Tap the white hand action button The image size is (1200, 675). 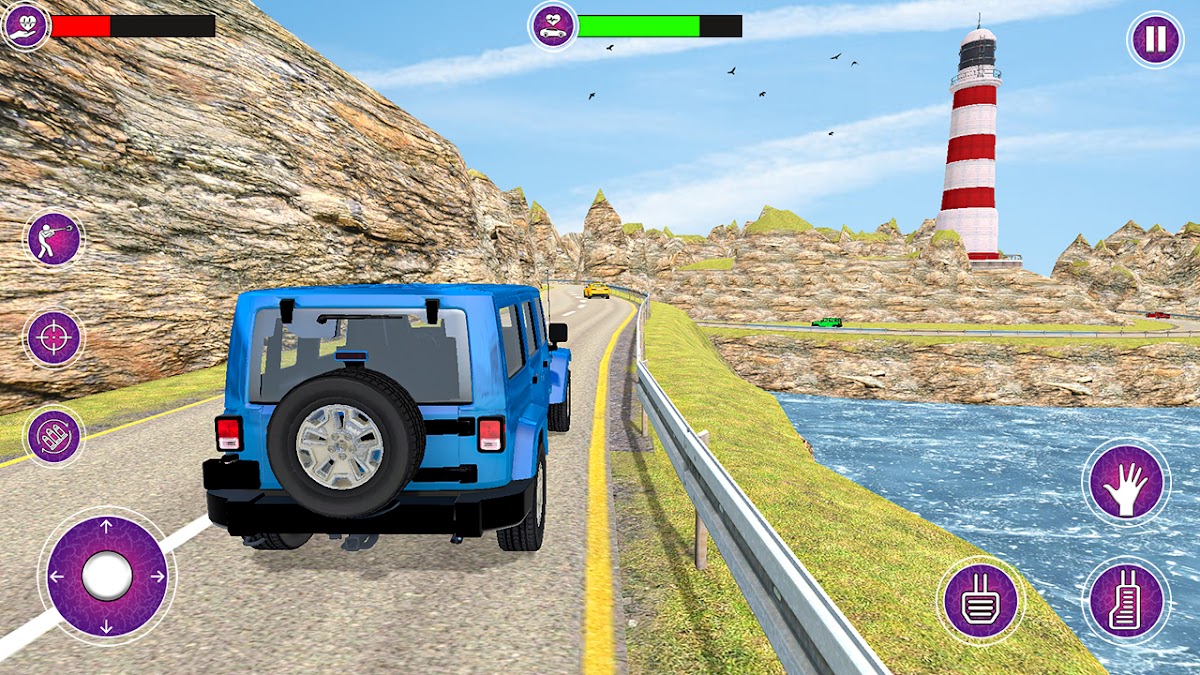tap(1126, 482)
